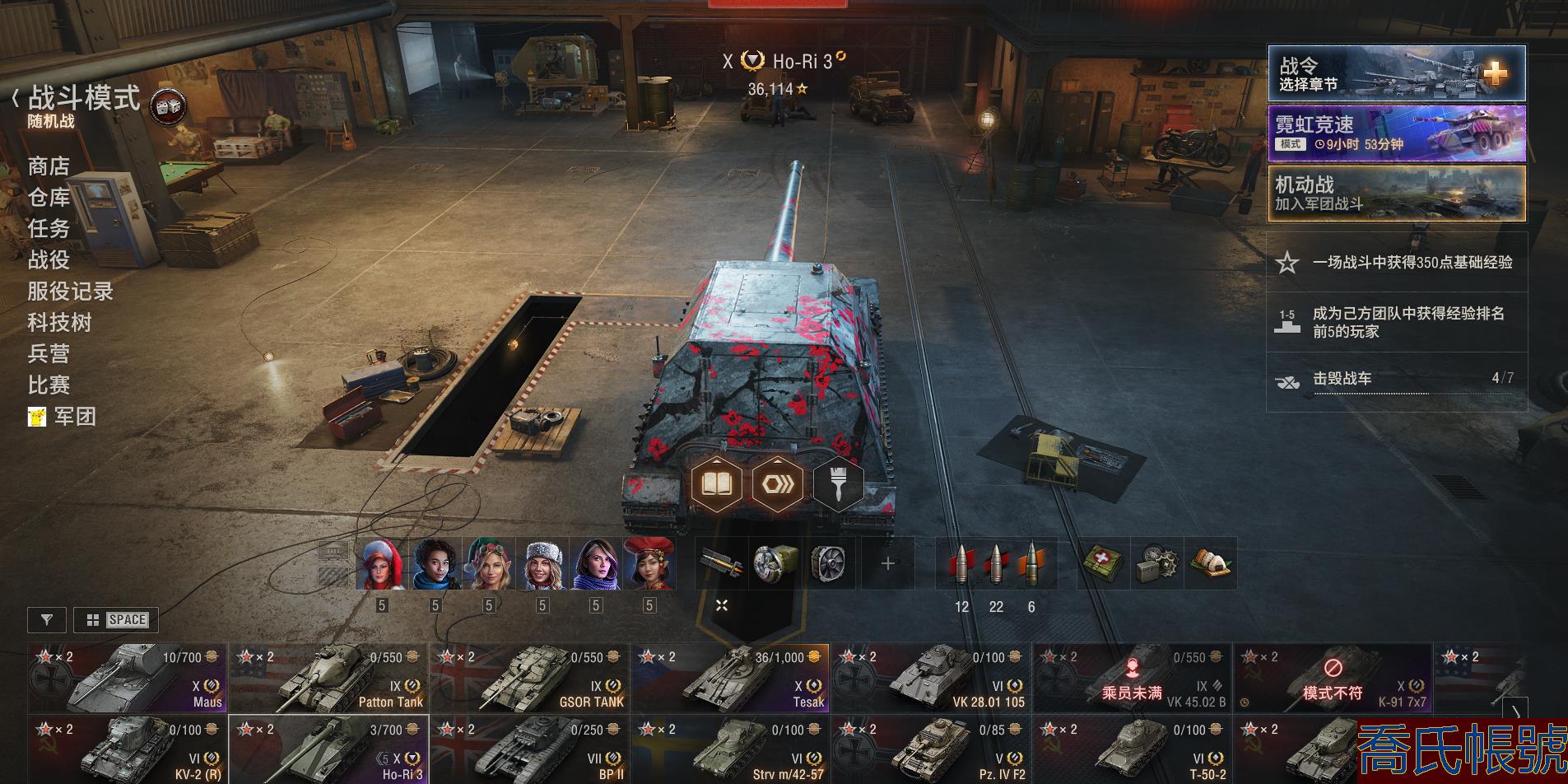Viewport: 1568px width, 784px height.
Task: Select the first-aid kit consumable slot
Action: pos(1103,564)
